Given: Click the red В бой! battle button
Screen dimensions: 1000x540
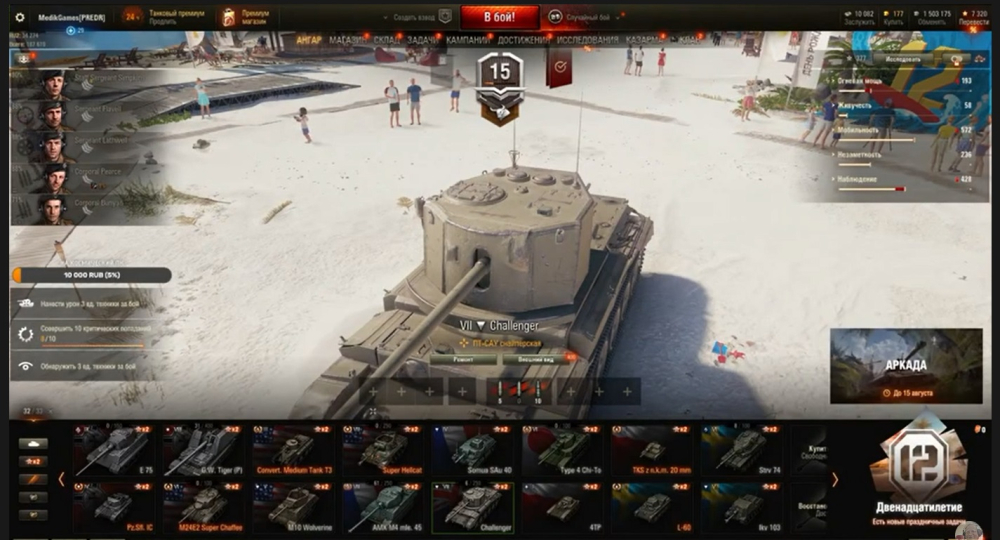Looking at the screenshot, I should point(499,17).
